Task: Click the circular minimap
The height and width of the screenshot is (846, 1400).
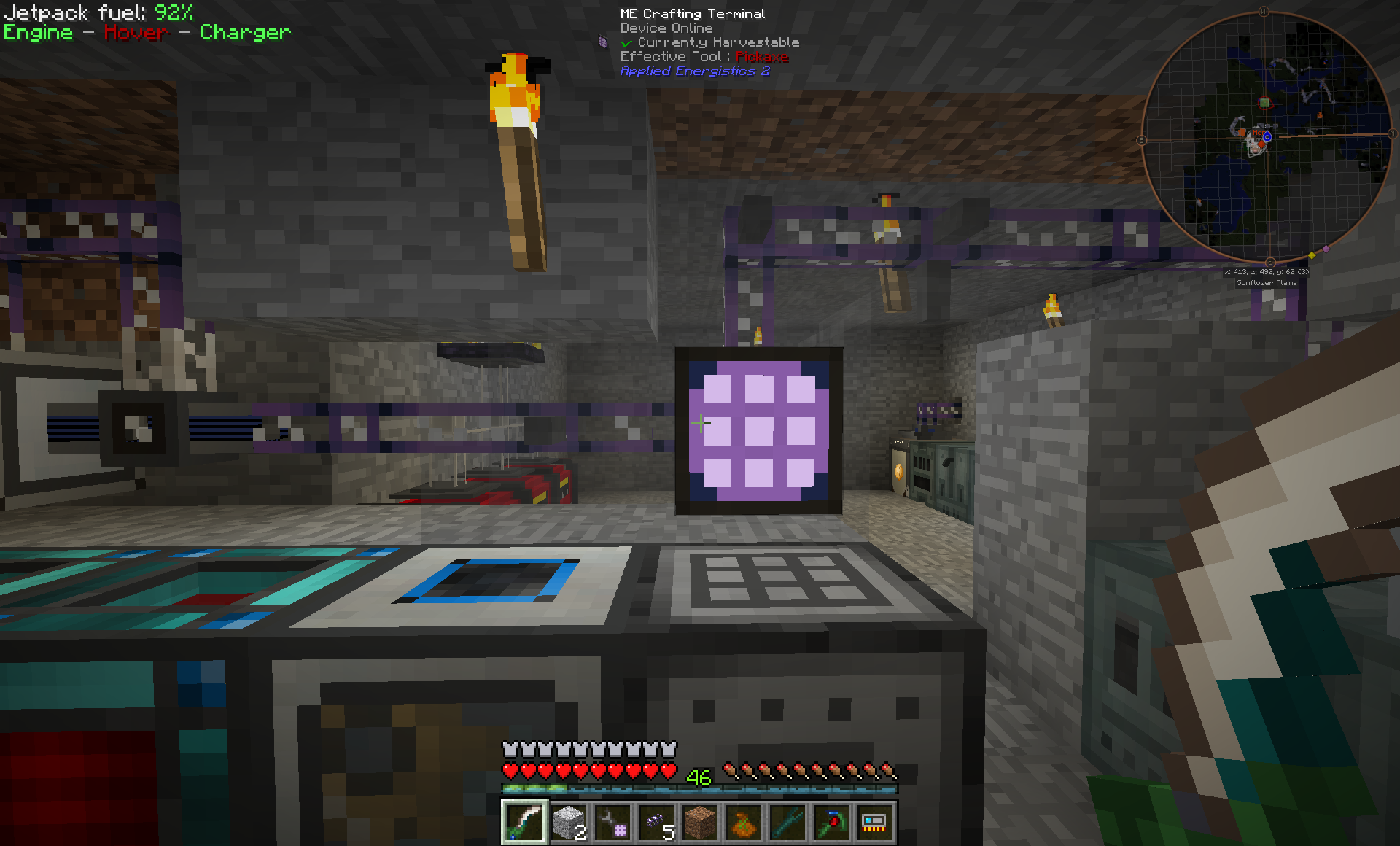Action: (1267, 137)
